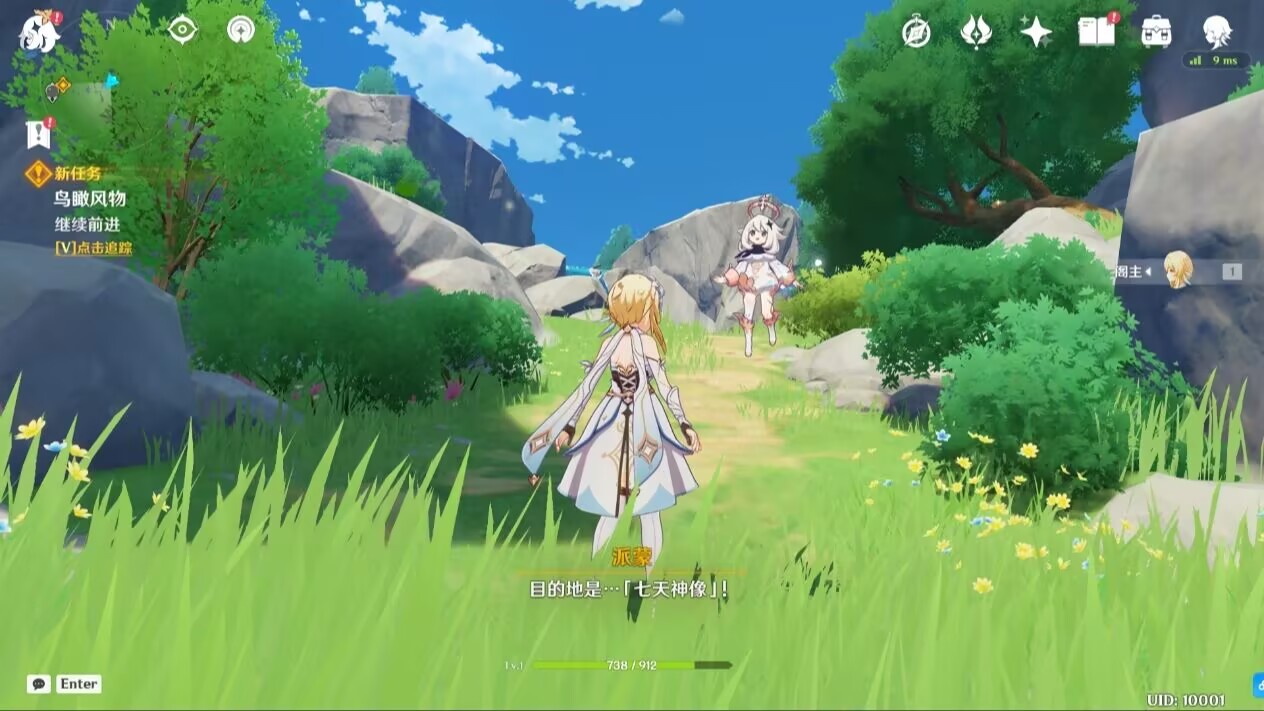The width and height of the screenshot is (1264, 711).
Task: Open the Paimon menu icon
Action: click(x=40, y=32)
